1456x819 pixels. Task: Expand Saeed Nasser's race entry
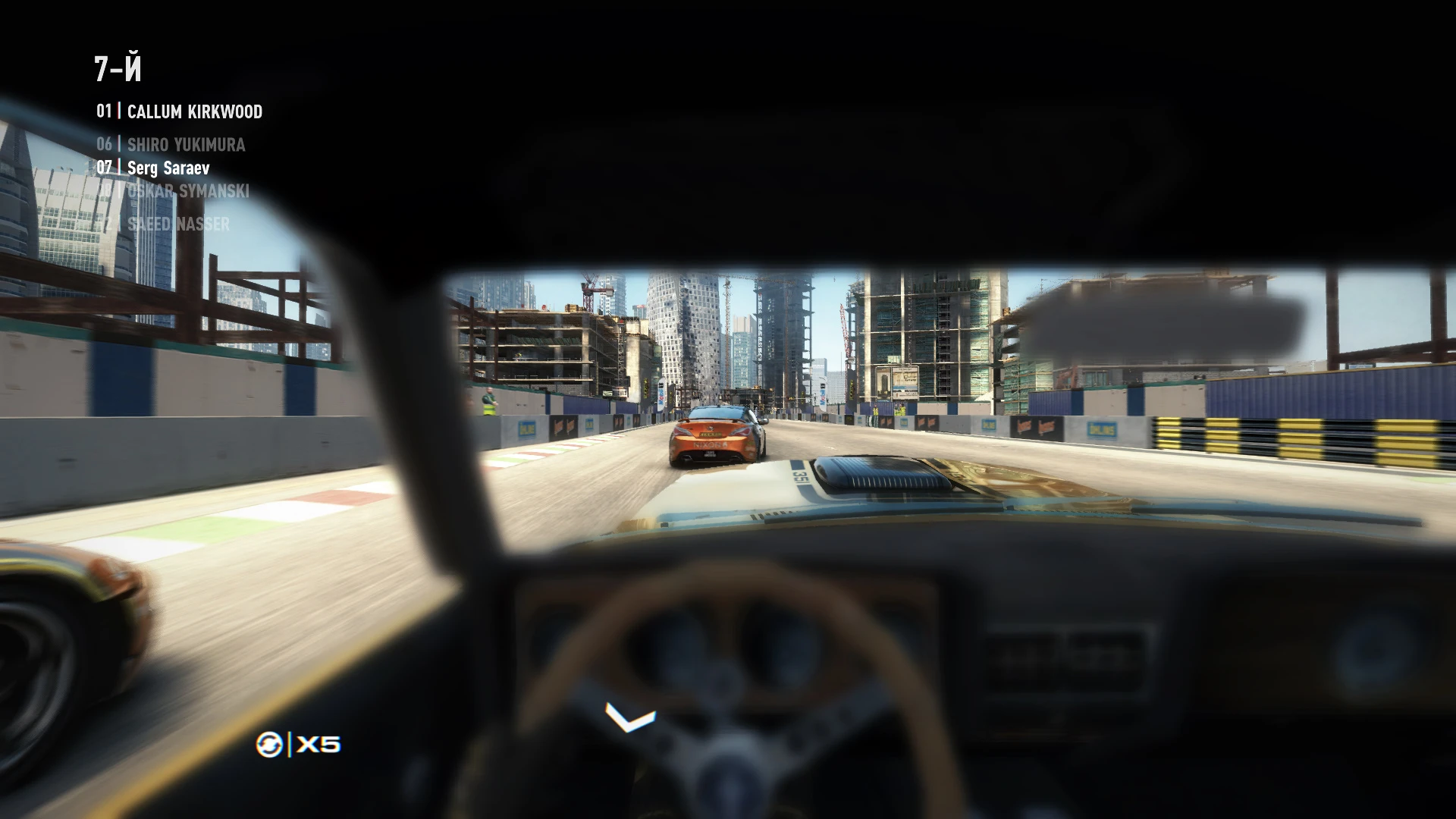(x=178, y=223)
